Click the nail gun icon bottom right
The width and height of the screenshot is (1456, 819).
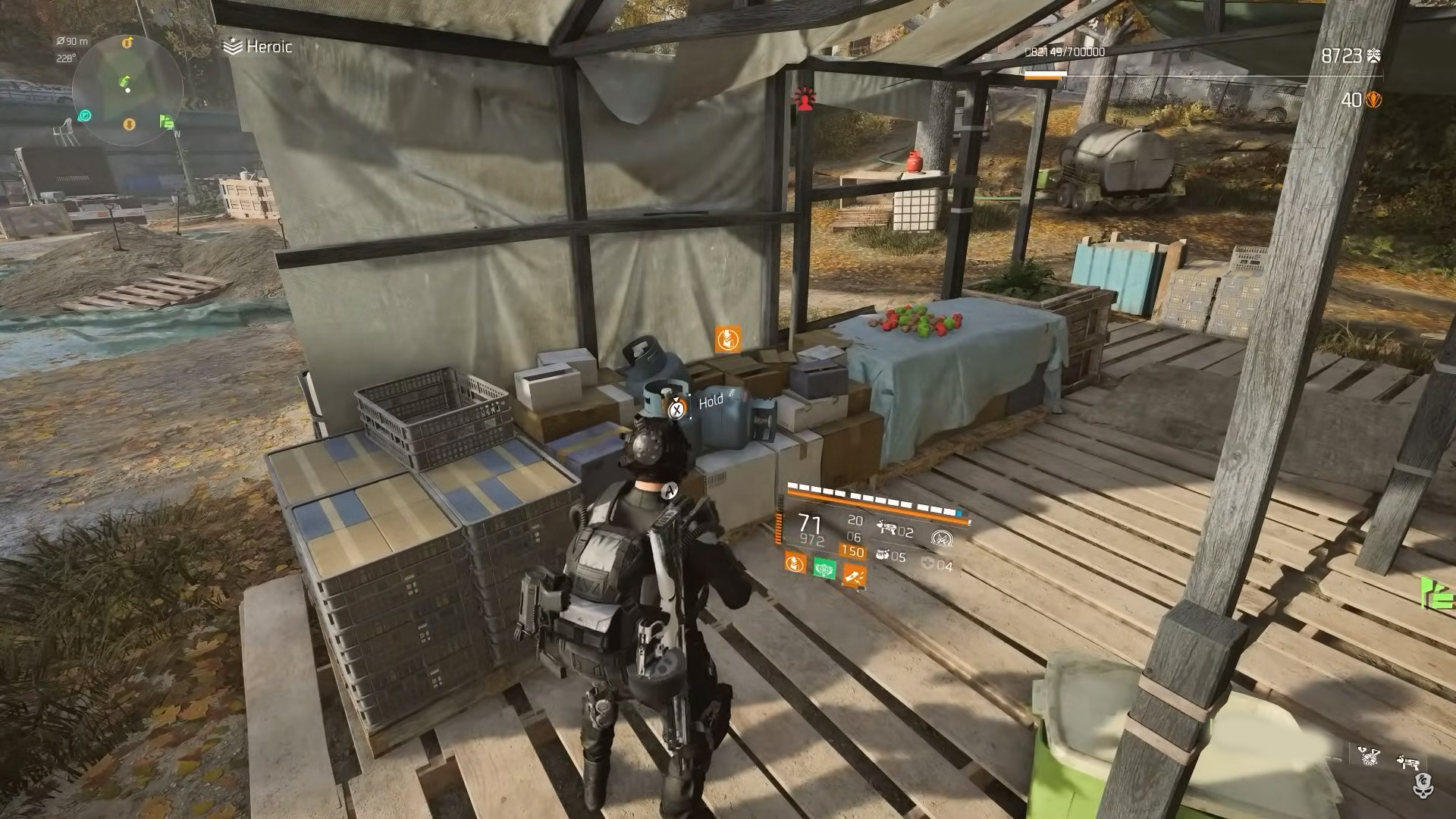tap(1407, 762)
